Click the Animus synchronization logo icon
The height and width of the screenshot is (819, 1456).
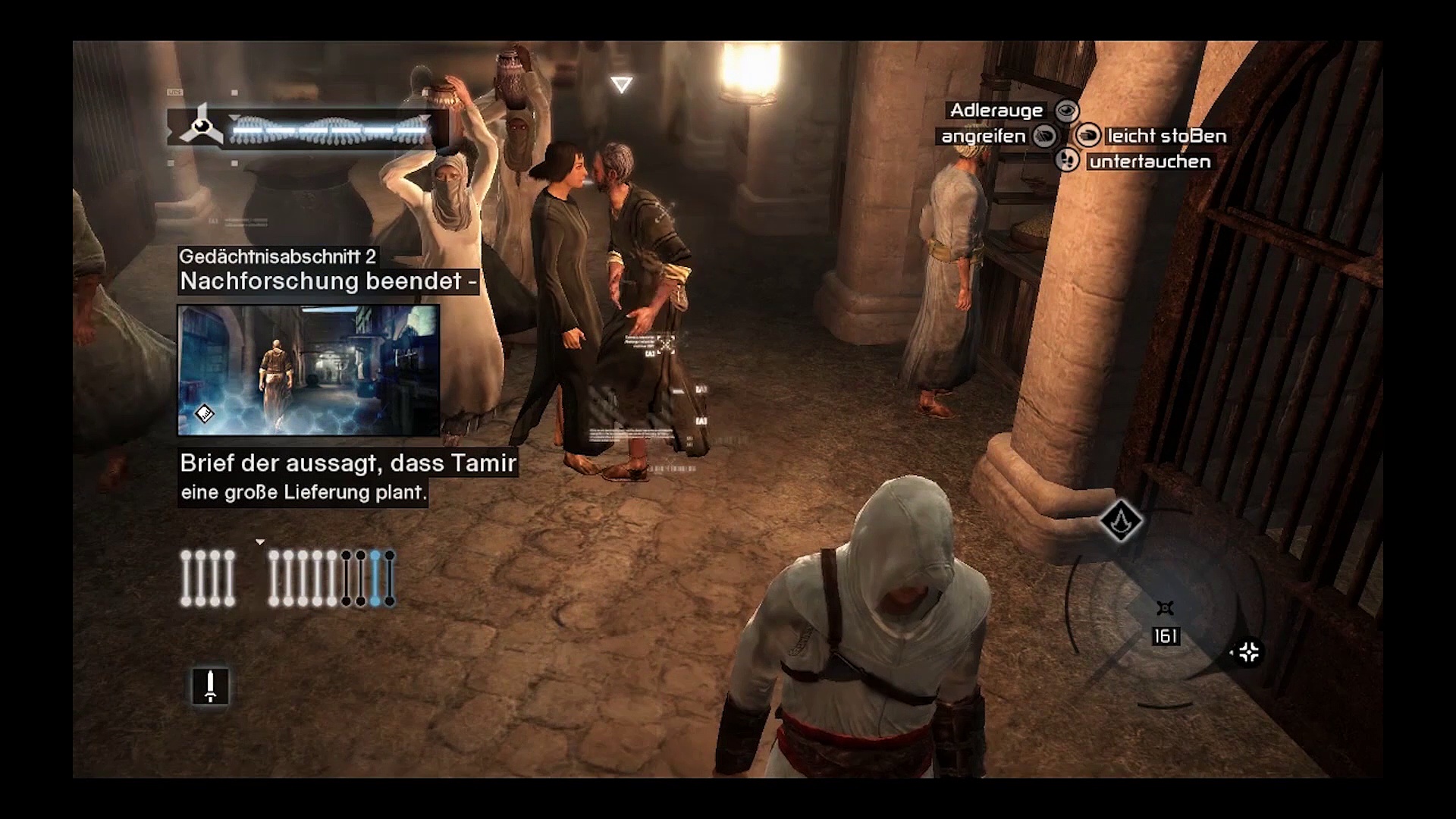tap(200, 126)
